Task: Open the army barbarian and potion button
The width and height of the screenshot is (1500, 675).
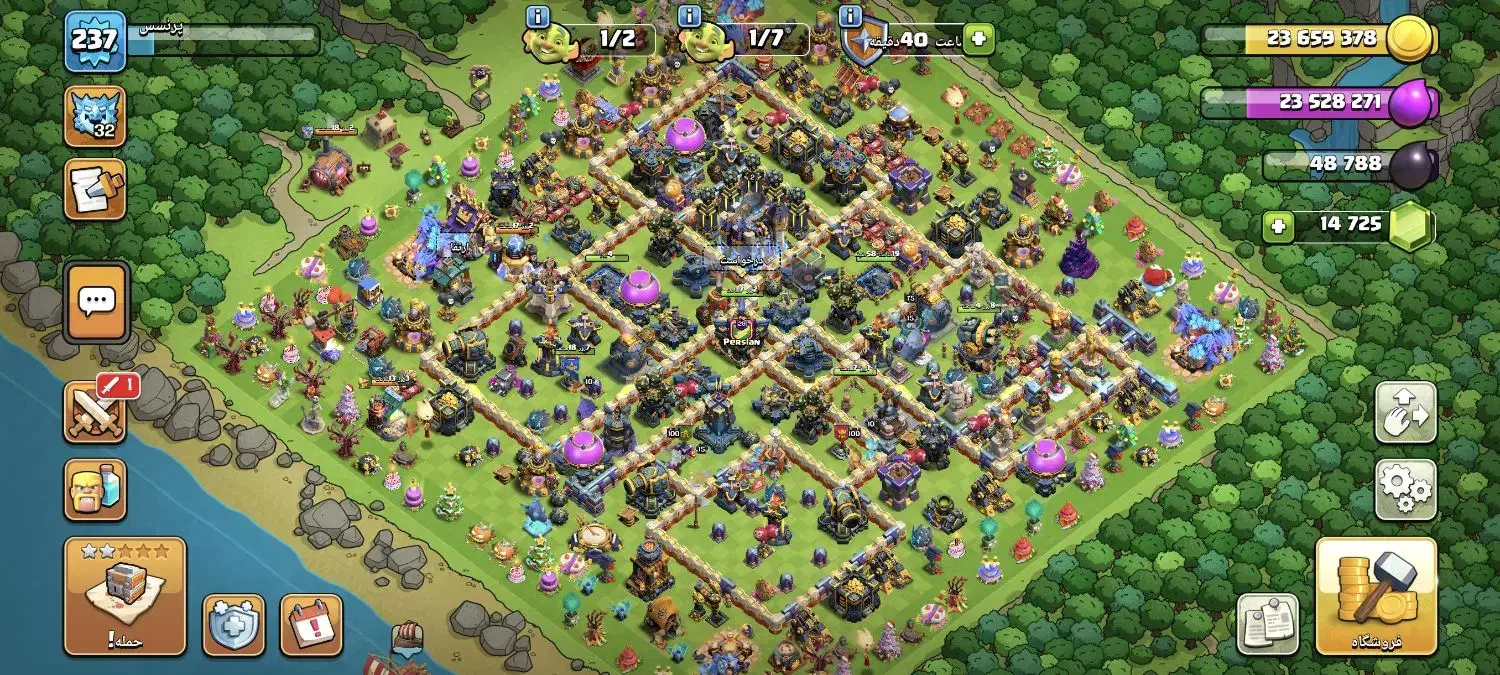Action: (x=95, y=490)
